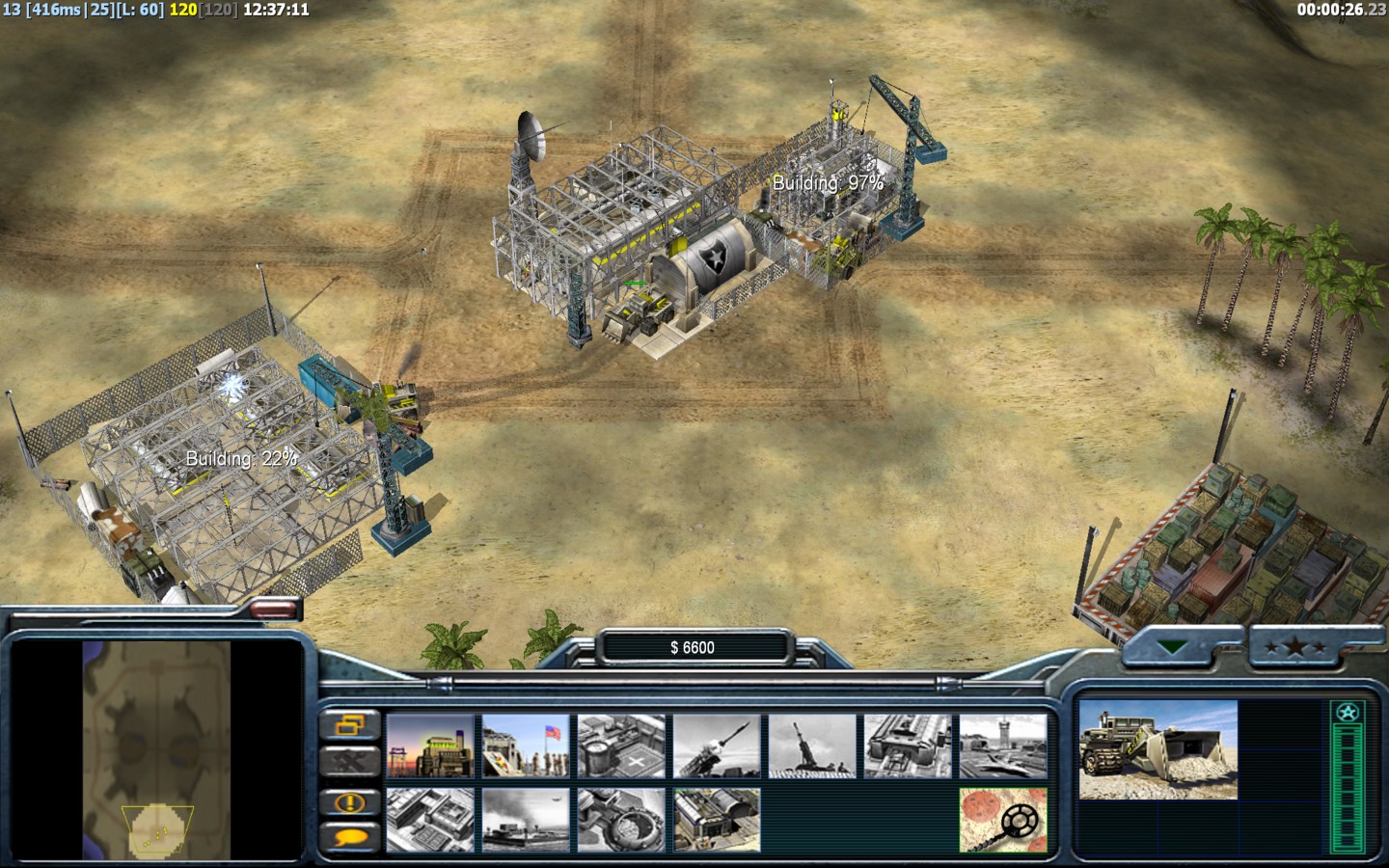Open Generals Powers with the three stars button
Screen dimensions: 1389x868
pyautogui.click(x=1294, y=647)
